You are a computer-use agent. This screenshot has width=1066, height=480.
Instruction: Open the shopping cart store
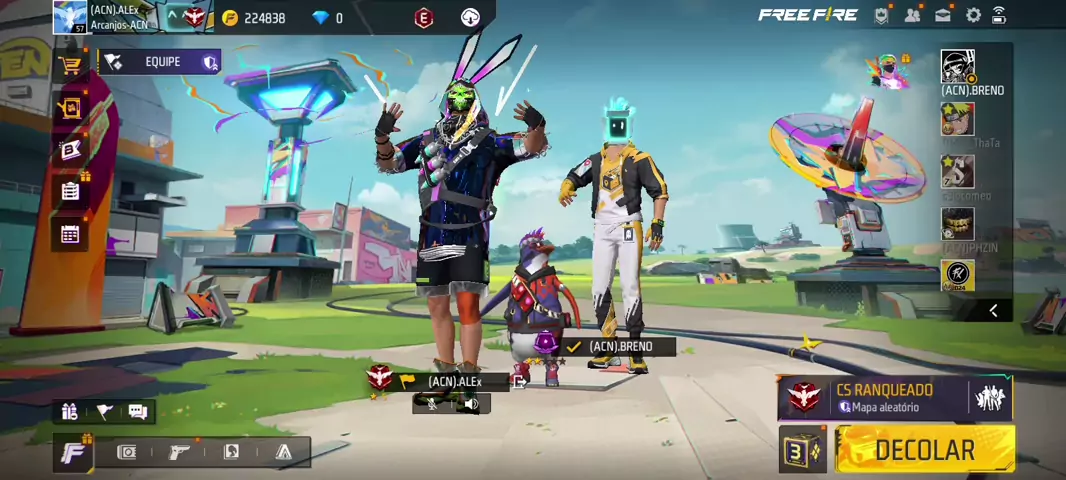point(70,66)
